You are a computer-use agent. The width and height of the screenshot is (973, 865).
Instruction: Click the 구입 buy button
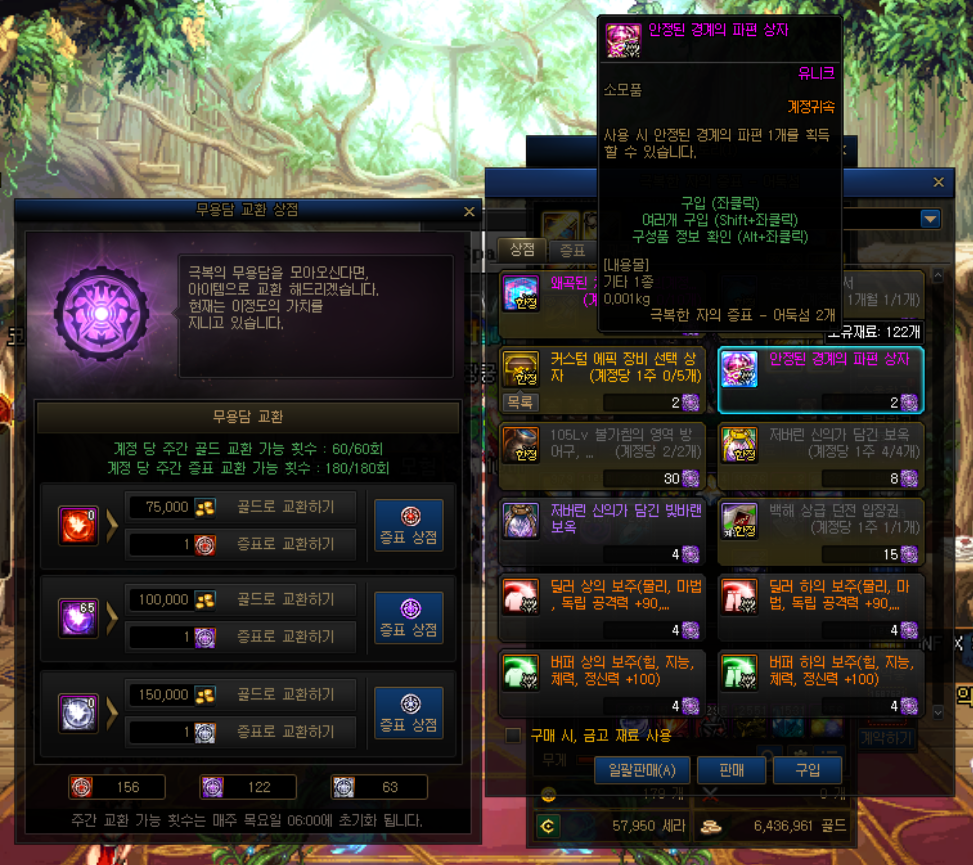[x=807, y=770]
